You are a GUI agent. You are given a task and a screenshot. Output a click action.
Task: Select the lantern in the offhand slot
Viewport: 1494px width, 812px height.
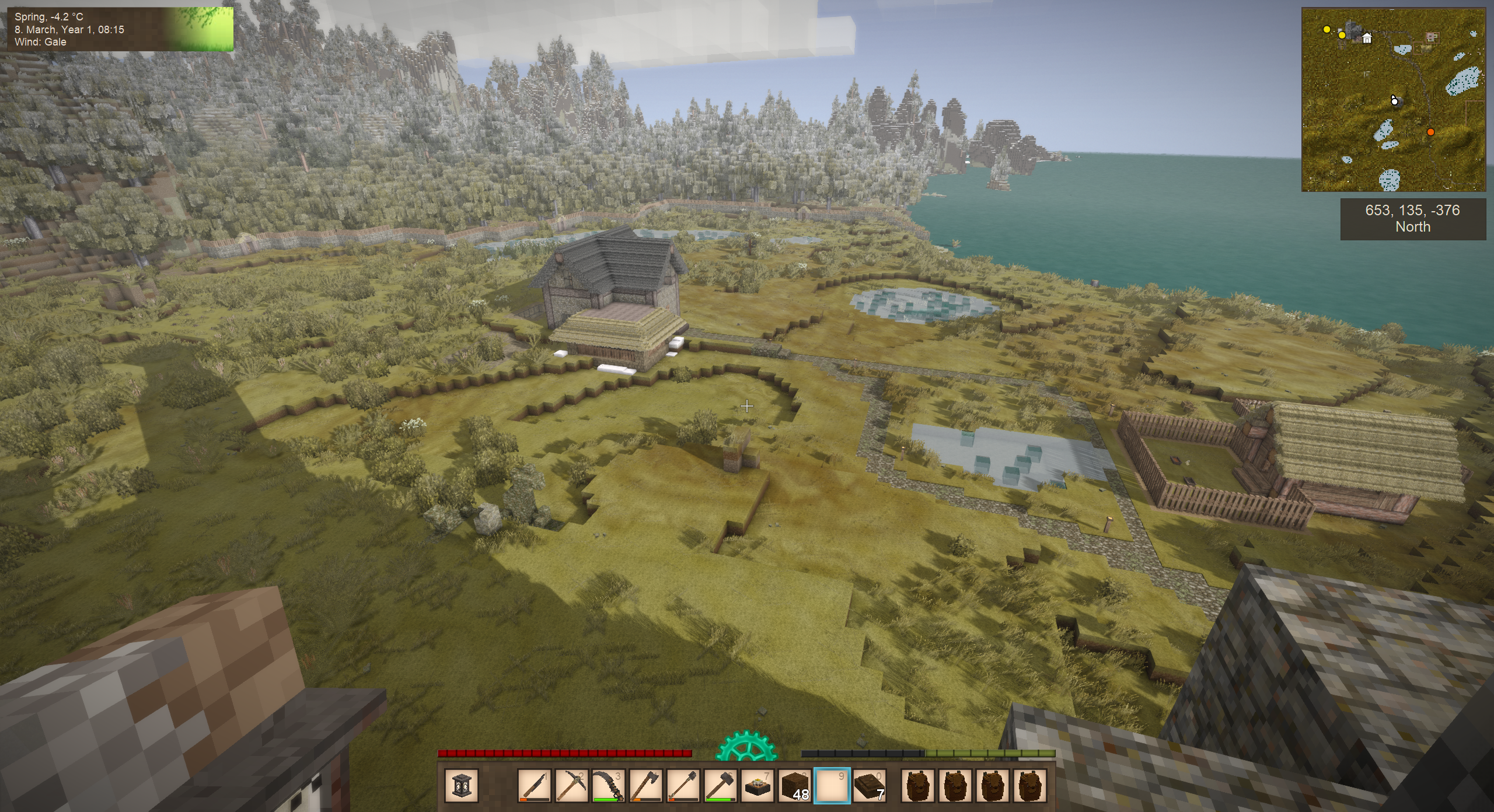pos(461,785)
